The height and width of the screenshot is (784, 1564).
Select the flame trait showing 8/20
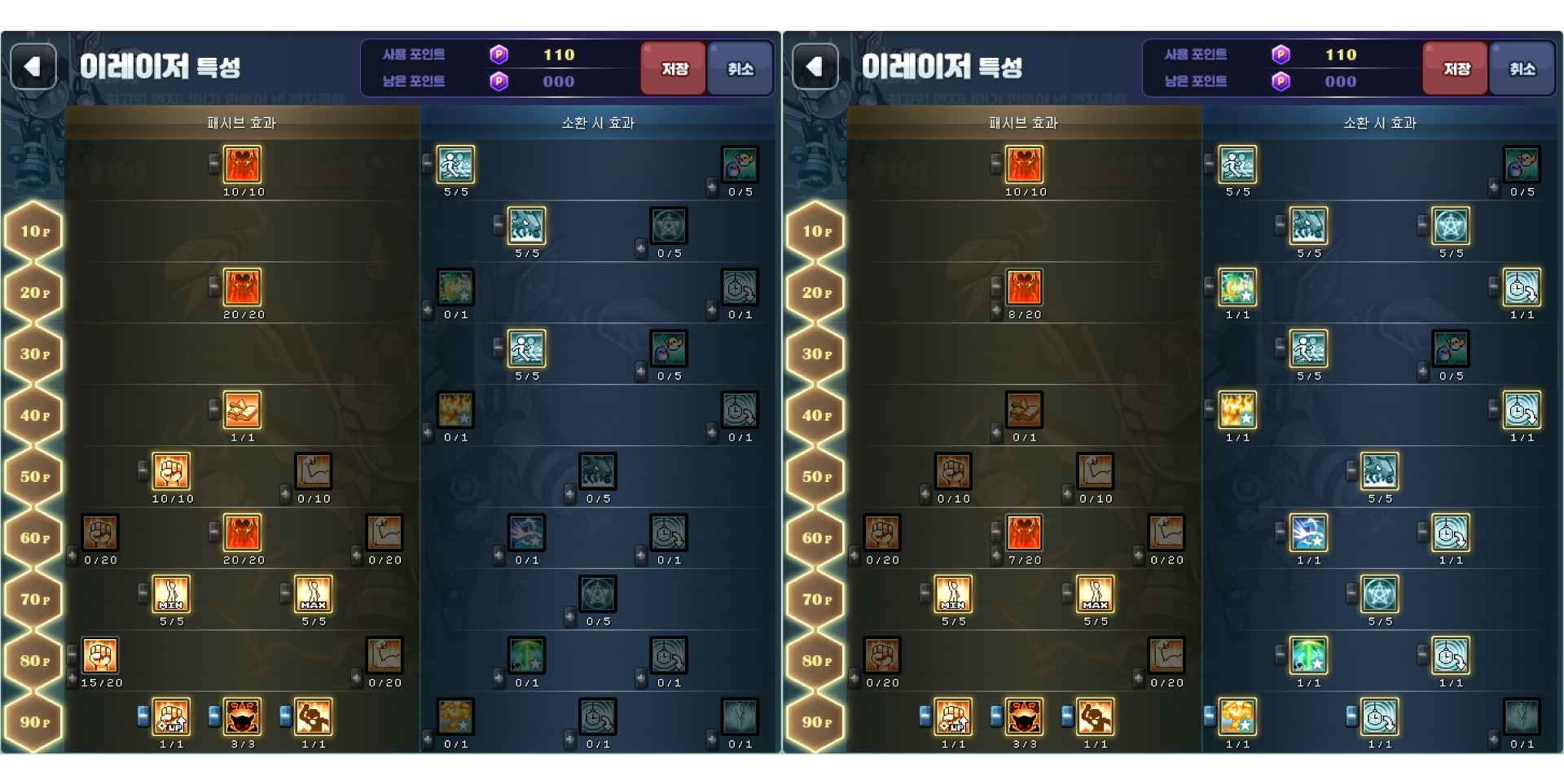coord(1024,288)
